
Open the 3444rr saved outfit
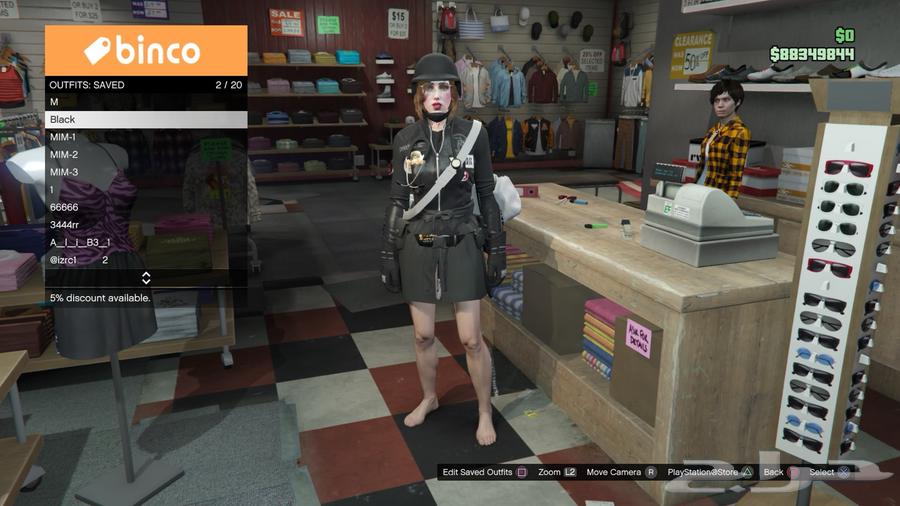[x=146, y=225]
